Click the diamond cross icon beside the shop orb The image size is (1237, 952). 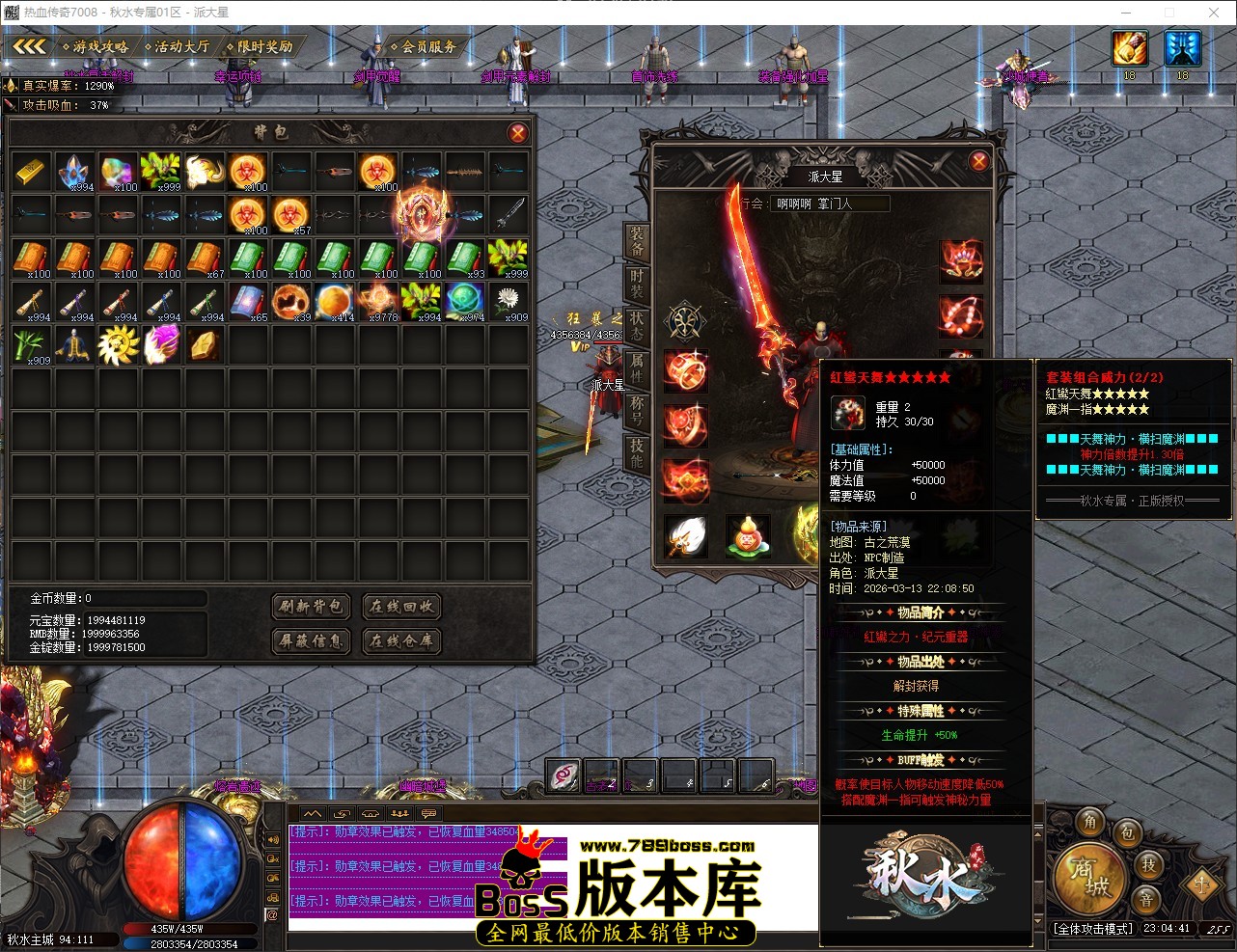point(1202,885)
